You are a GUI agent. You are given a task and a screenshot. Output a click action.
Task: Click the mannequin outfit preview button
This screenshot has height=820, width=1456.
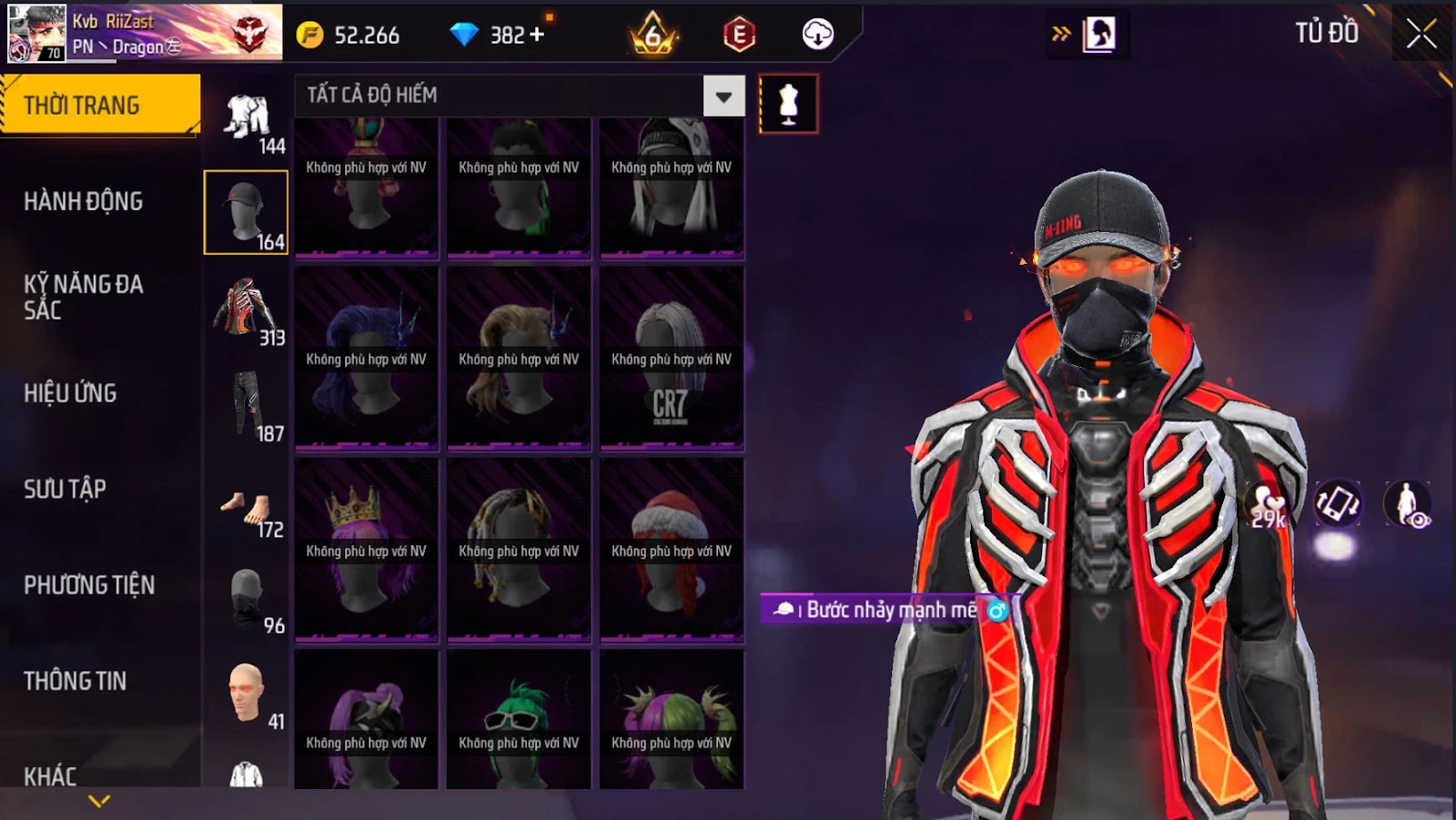tap(788, 104)
